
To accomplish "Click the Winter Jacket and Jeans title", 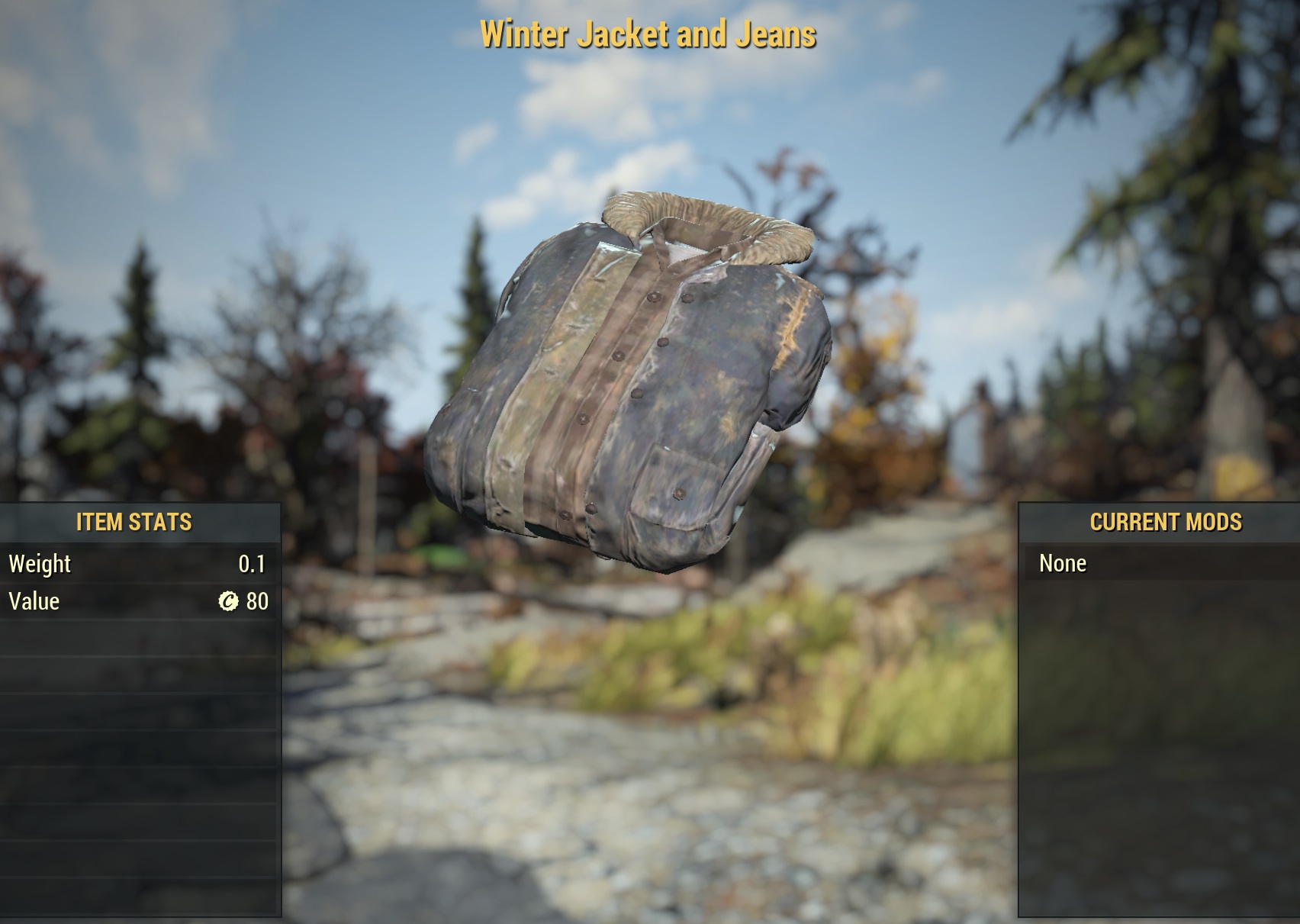I will coord(649,35).
